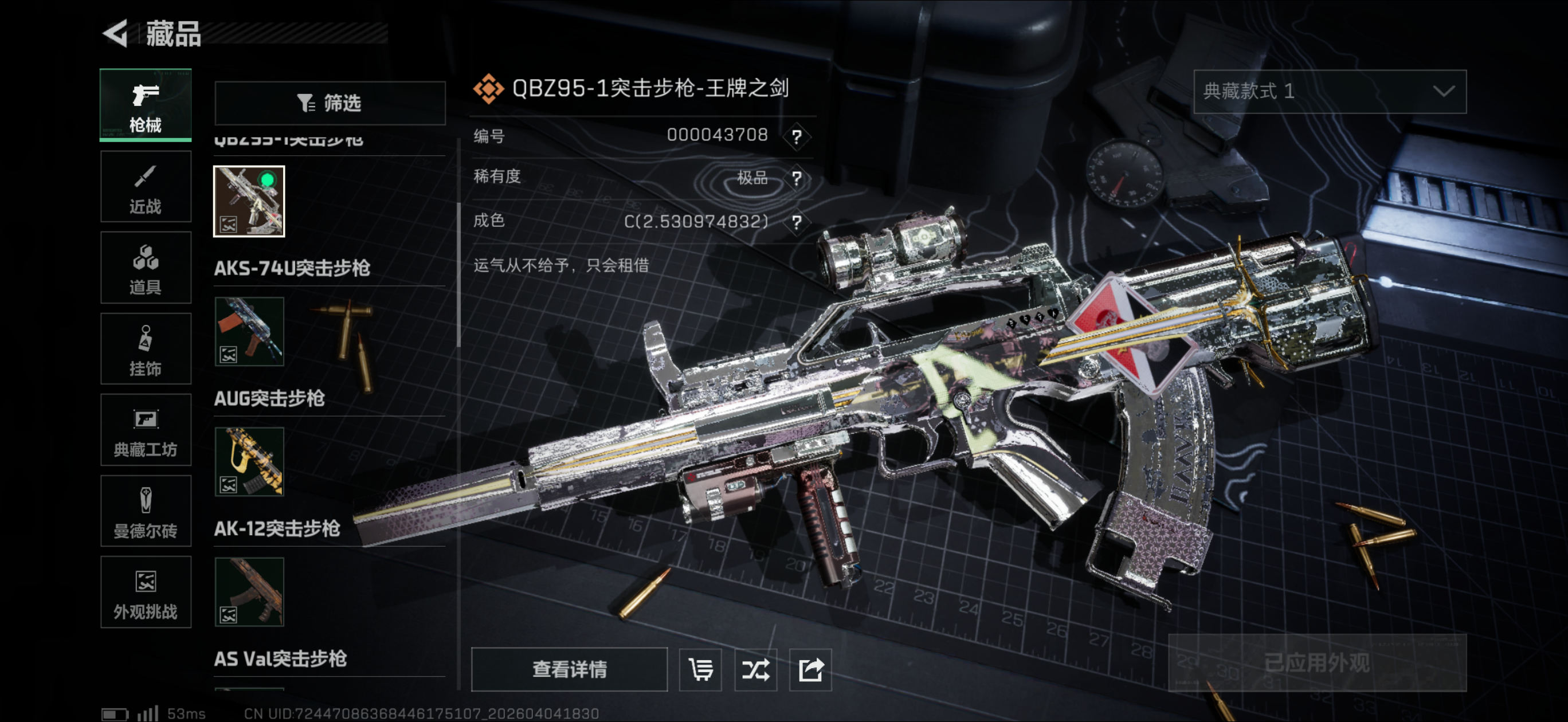Image resolution: width=1568 pixels, height=722 pixels.
Task: Show the 稀有度 rarity help tooltip
Action: (x=796, y=178)
